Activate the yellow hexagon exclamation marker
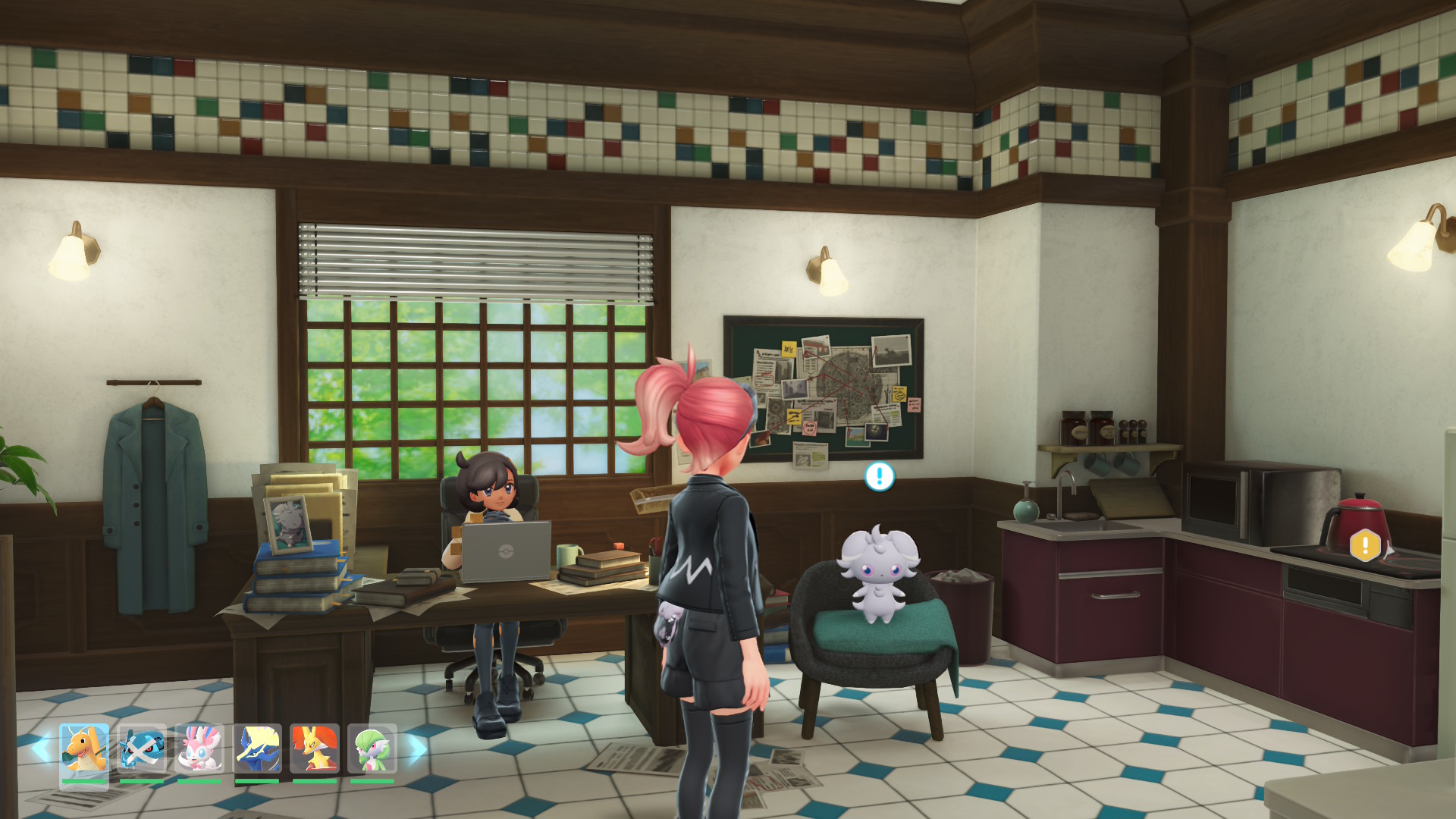 1365,545
